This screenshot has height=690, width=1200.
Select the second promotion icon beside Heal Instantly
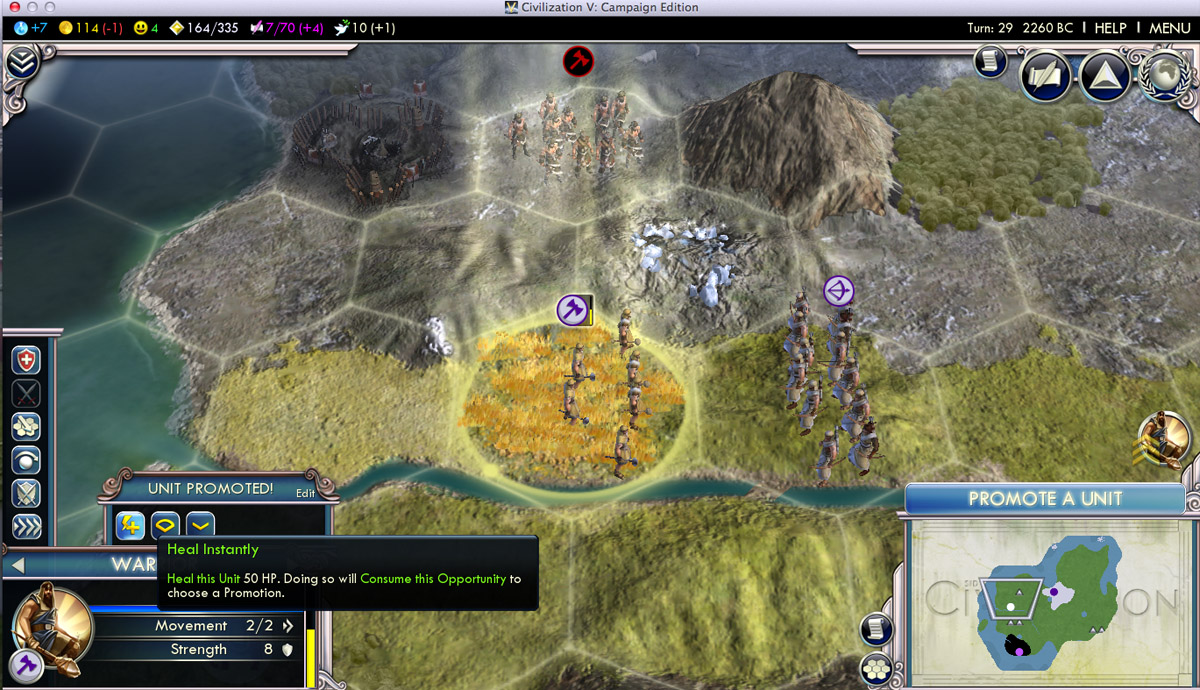[x=165, y=524]
